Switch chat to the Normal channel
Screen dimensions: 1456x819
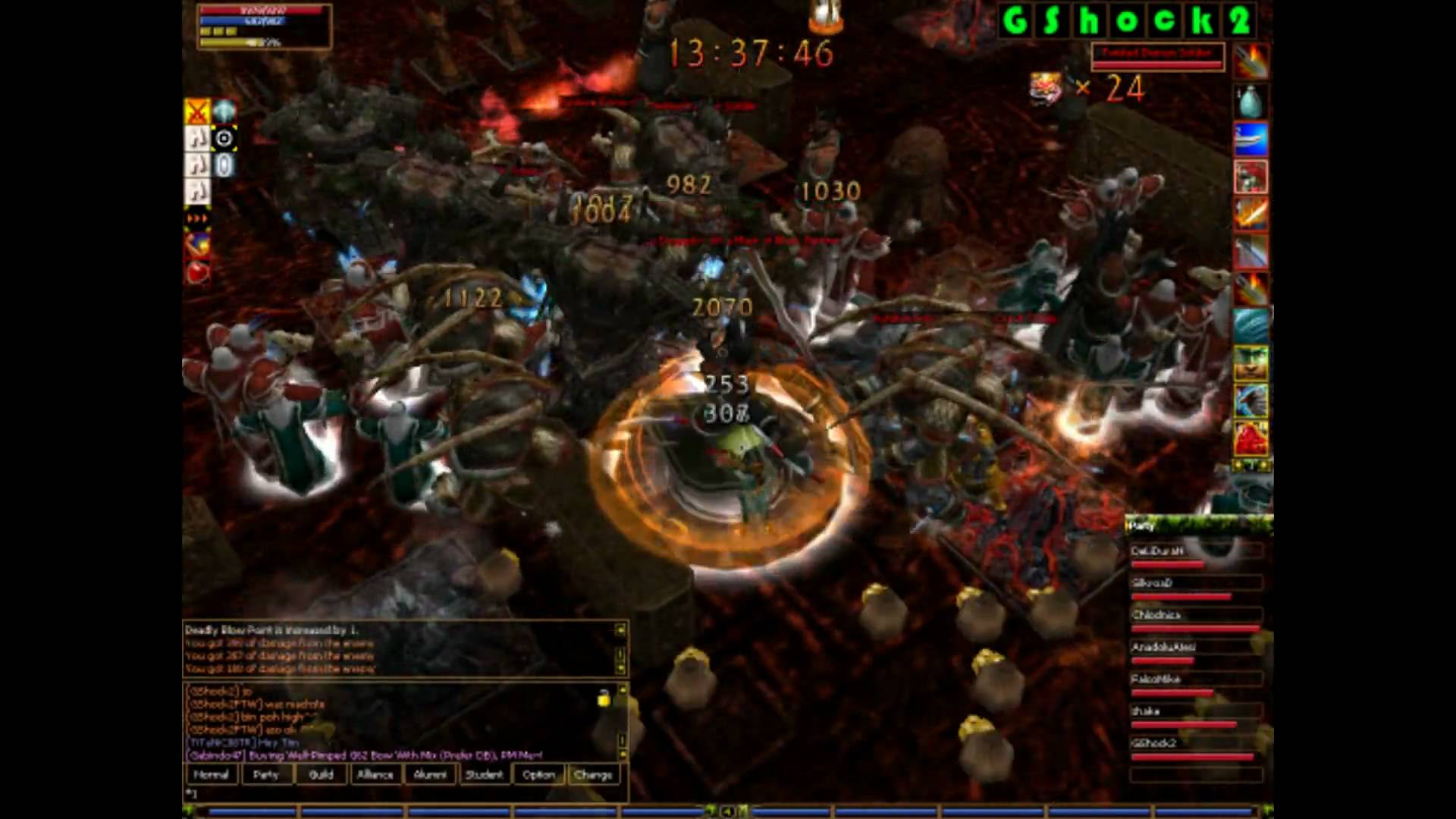point(211,774)
